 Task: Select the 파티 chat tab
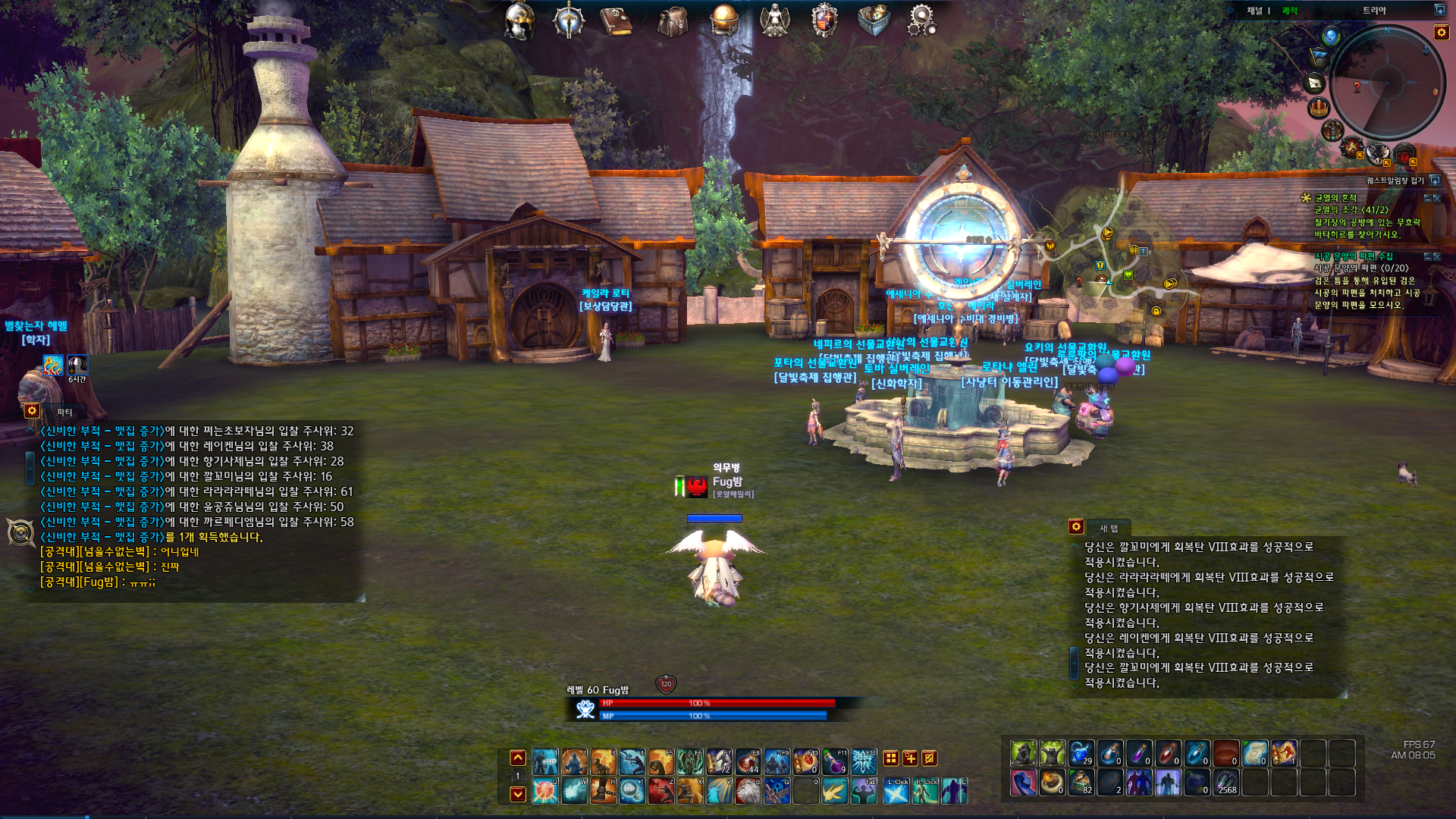click(x=65, y=412)
